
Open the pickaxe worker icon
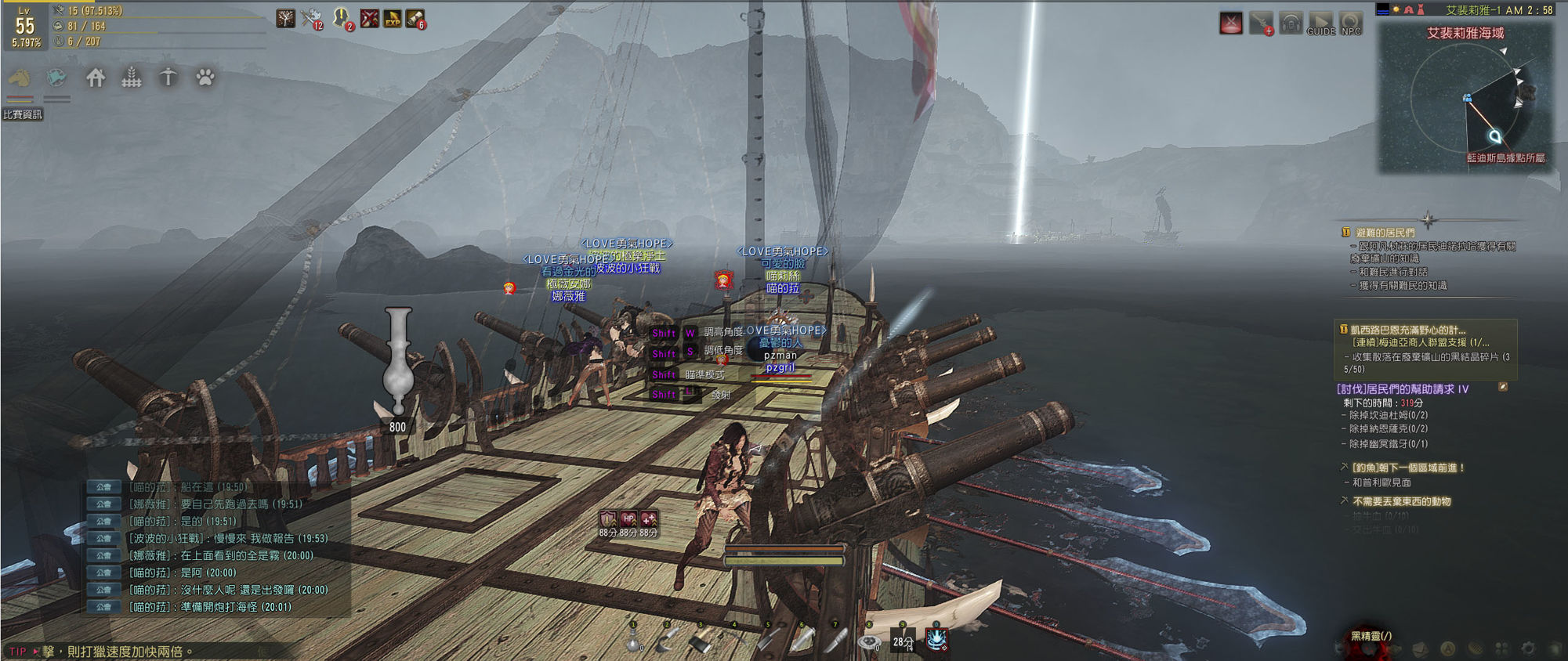[168, 78]
